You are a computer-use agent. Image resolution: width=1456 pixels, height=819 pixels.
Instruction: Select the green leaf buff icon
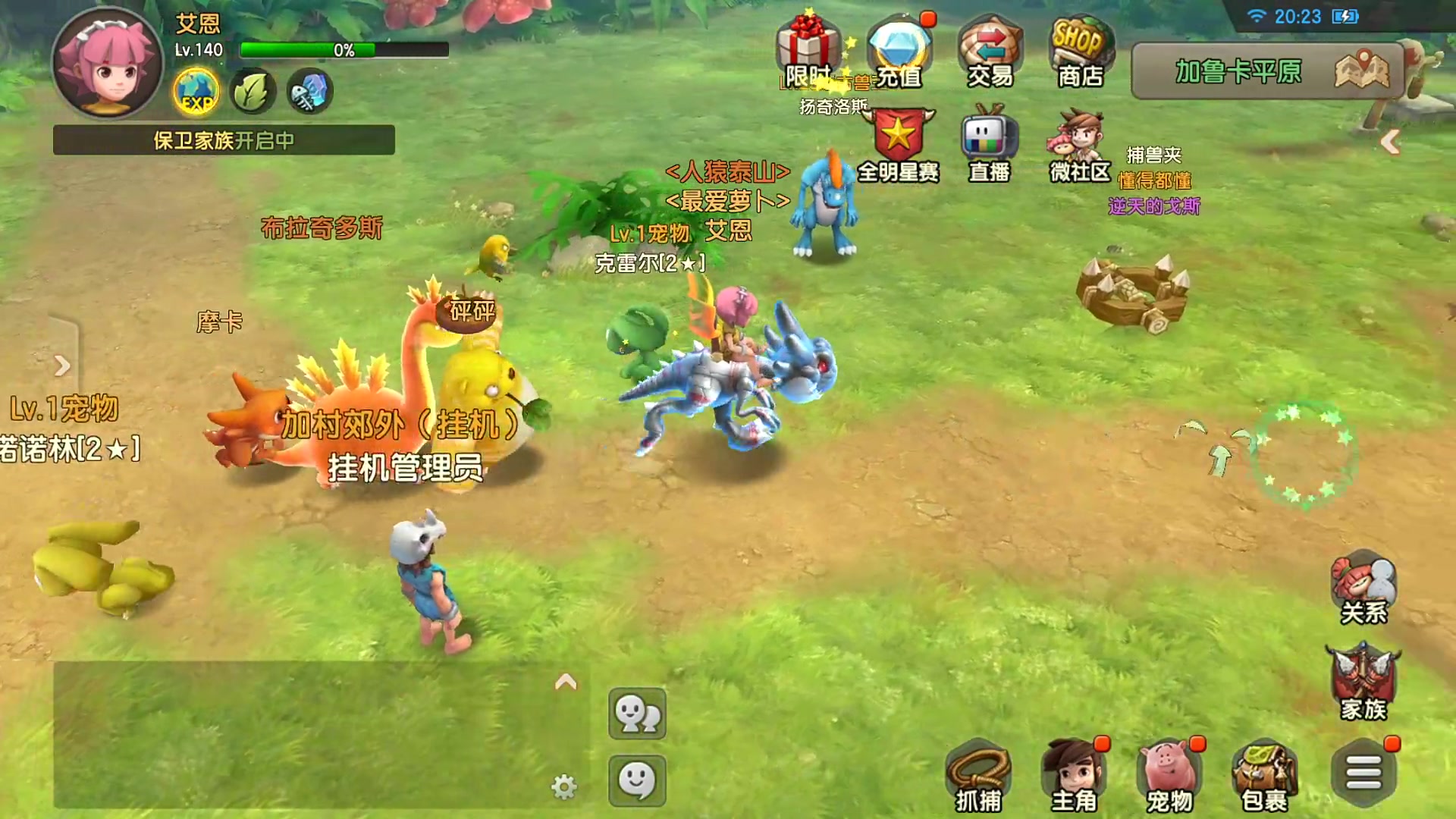(x=253, y=92)
